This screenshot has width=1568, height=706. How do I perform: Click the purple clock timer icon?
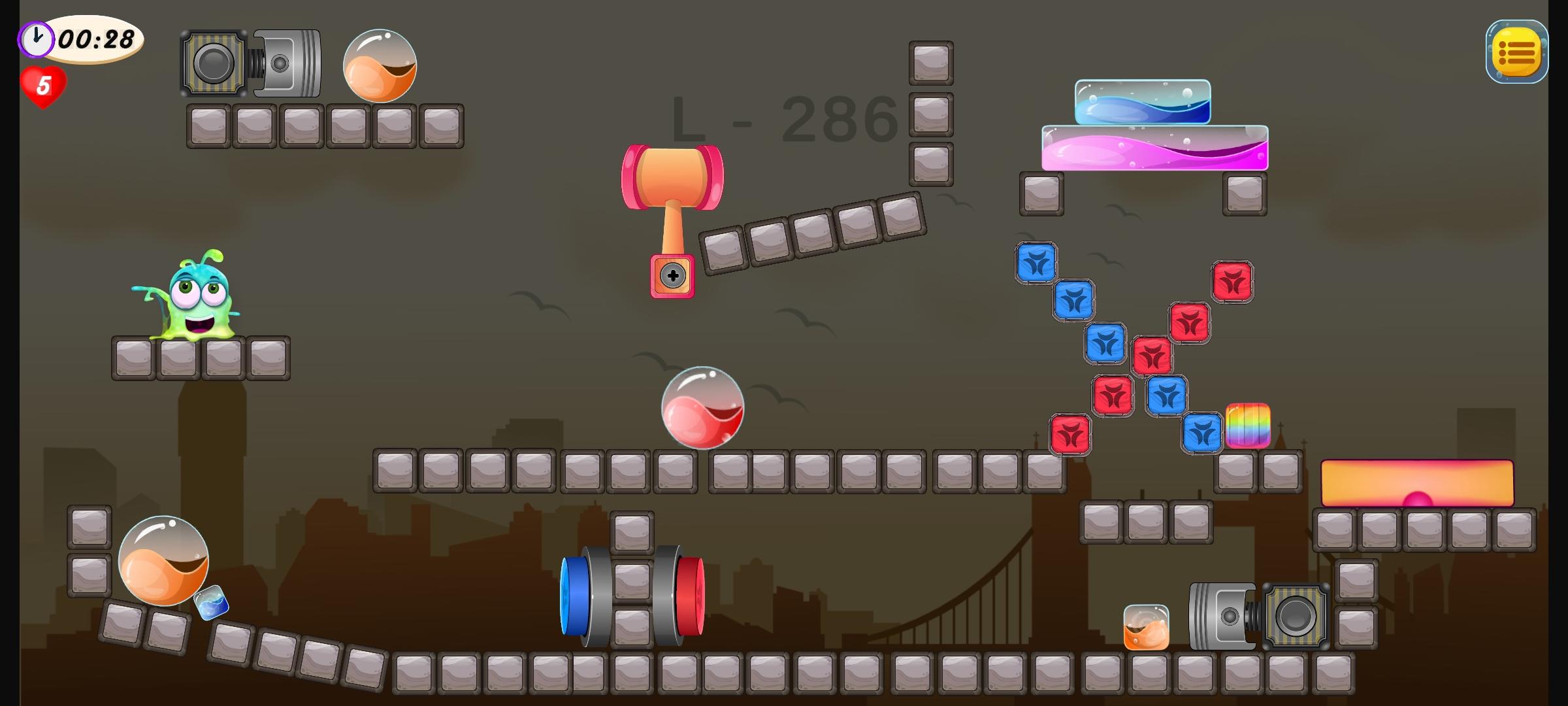click(x=36, y=38)
